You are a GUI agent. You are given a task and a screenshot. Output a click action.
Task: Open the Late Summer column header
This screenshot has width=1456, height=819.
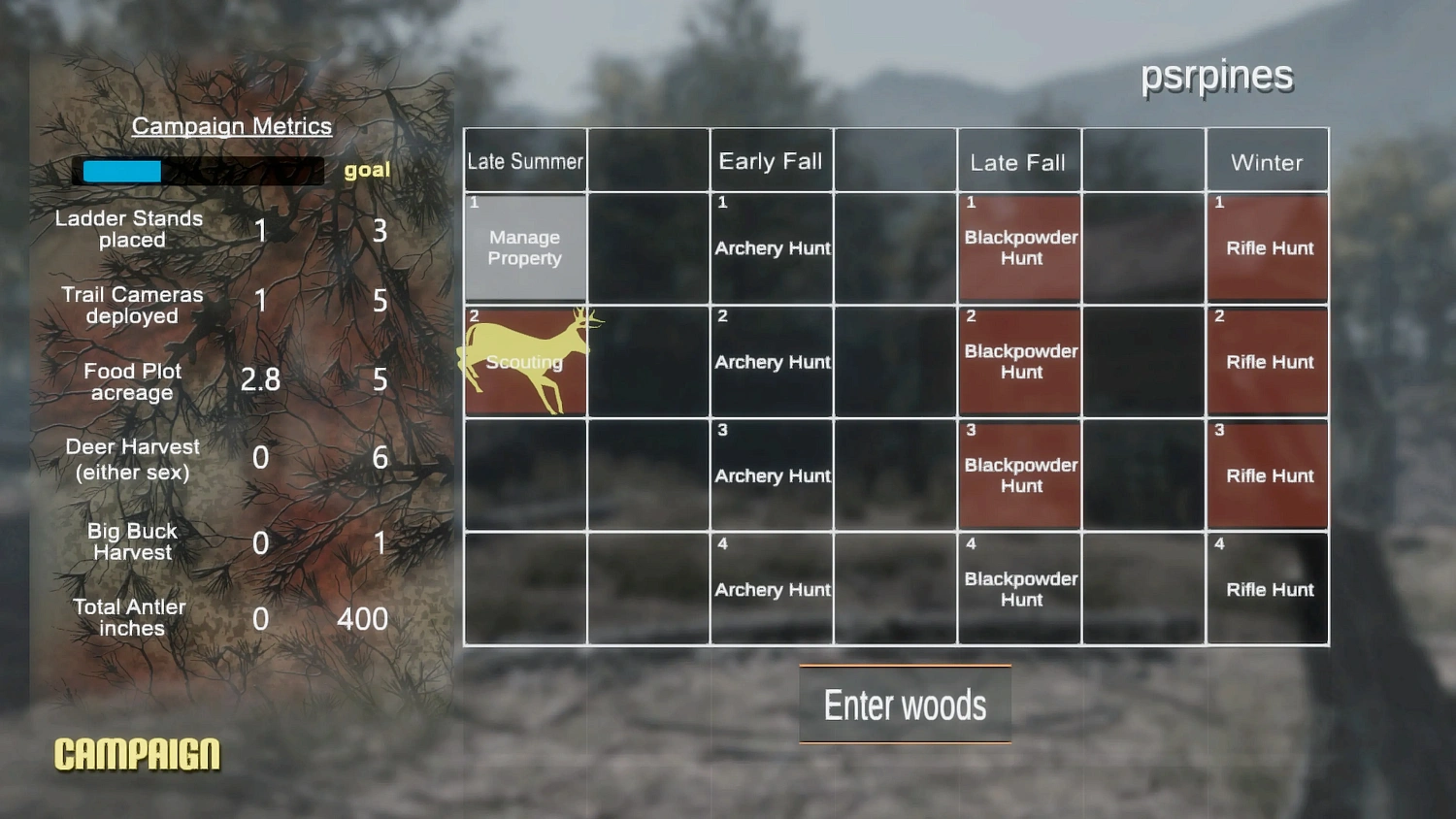(x=525, y=161)
